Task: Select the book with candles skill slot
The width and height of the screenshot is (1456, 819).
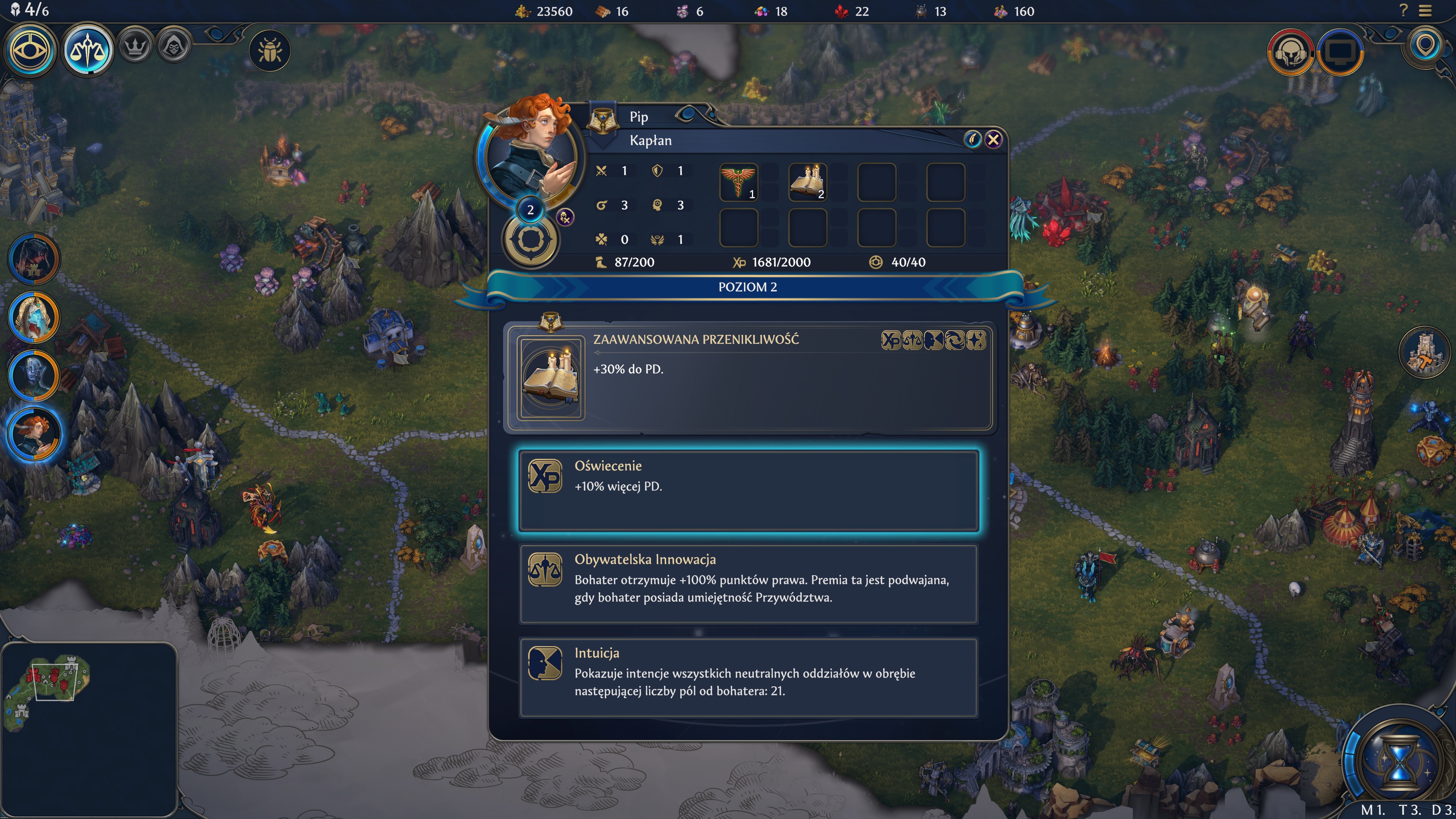Action: click(807, 182)
